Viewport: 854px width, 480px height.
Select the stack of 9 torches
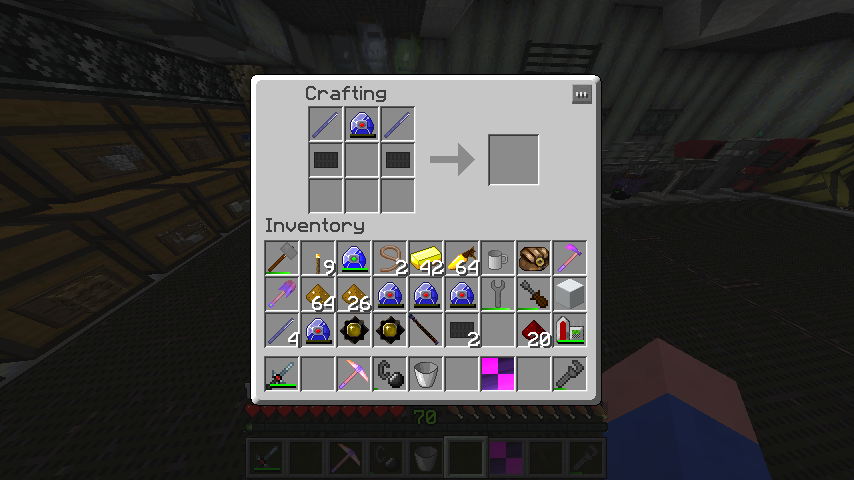[318, 258]
